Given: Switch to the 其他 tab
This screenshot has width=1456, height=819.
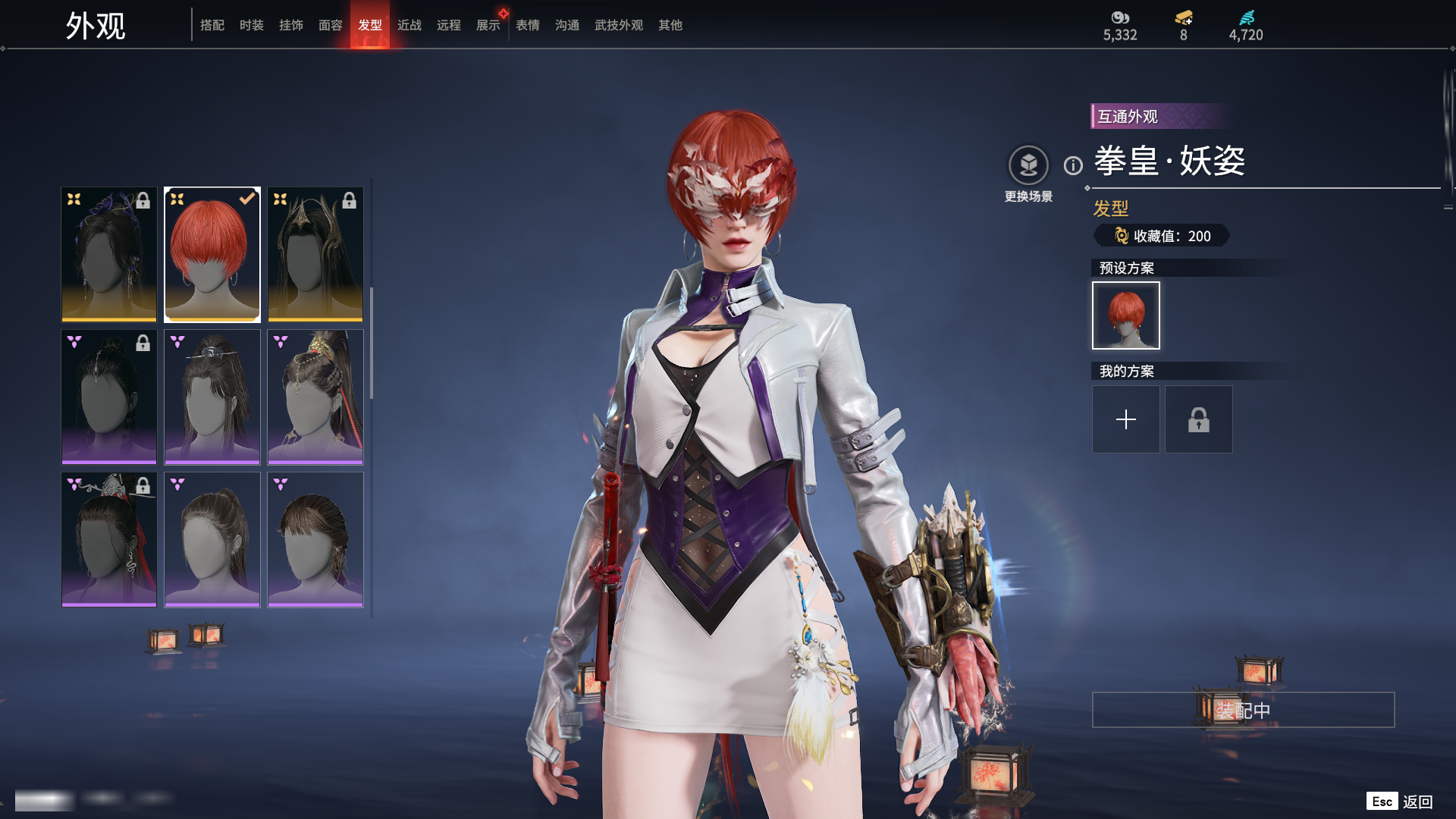Looking at the screenshot, I should (670, 25).
